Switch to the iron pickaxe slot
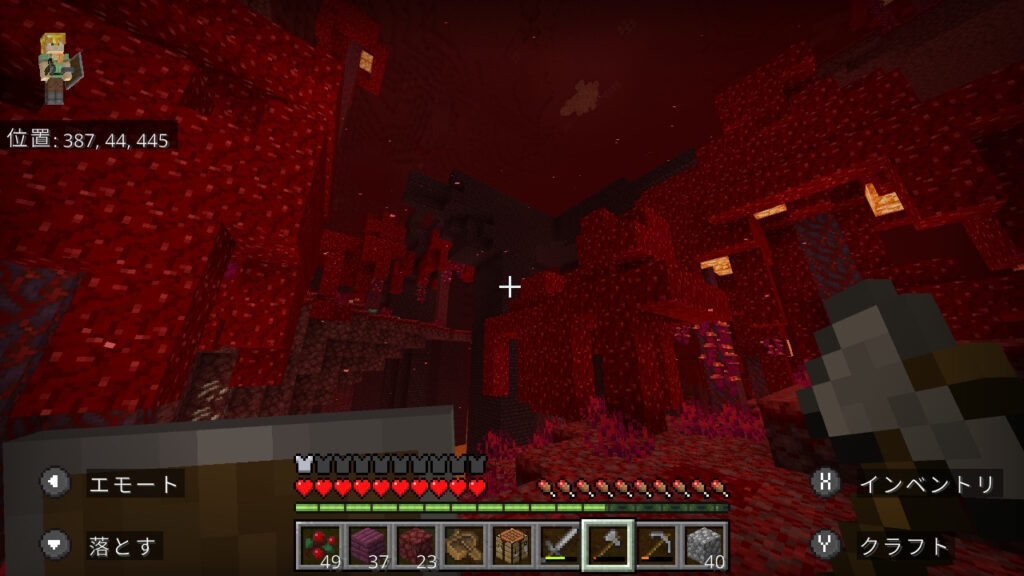Image resolution: width=1024 pixels, height=576 pixels. click(x=655, y=544)
